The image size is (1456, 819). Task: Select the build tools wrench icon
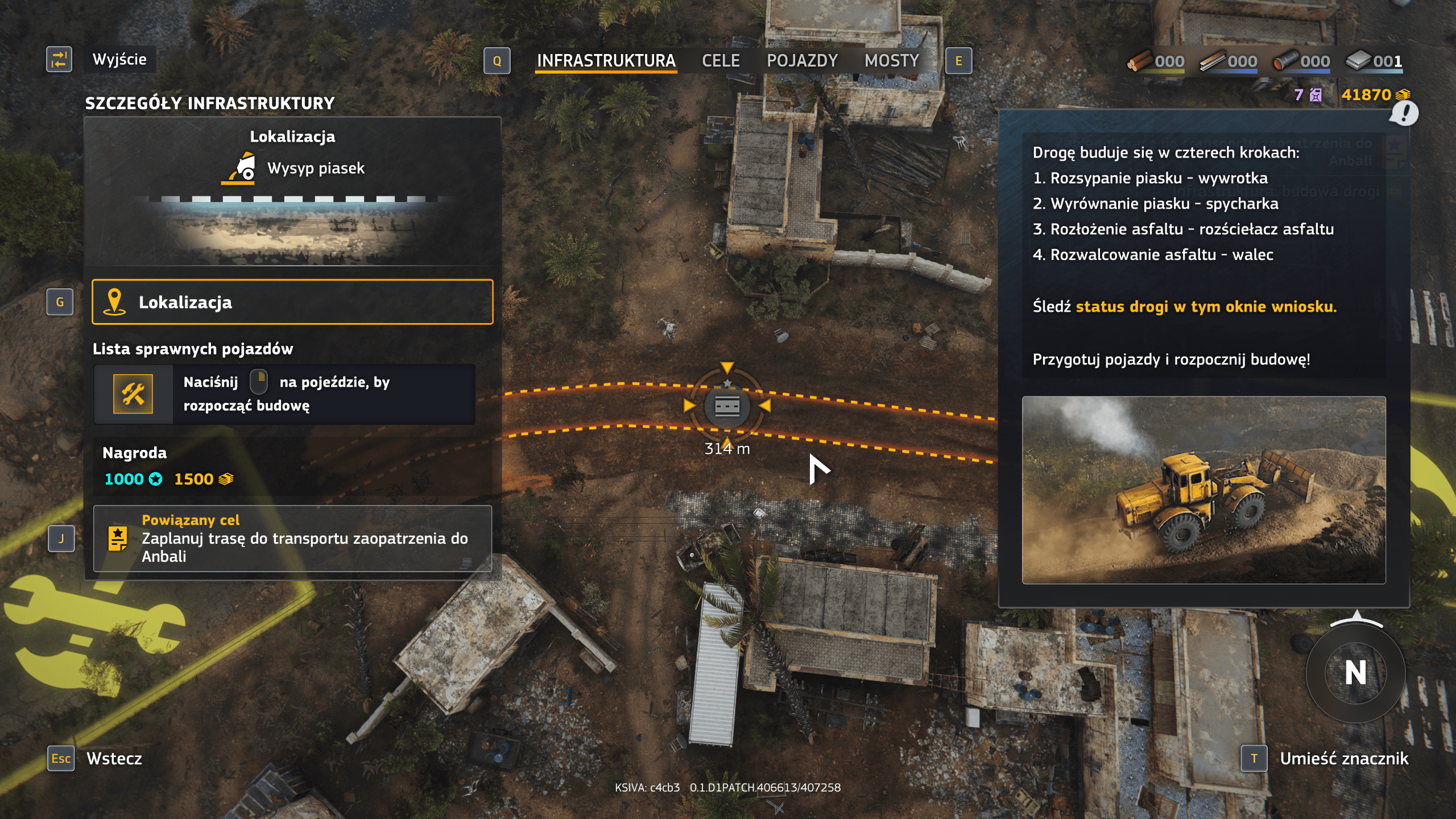point(133,394)
